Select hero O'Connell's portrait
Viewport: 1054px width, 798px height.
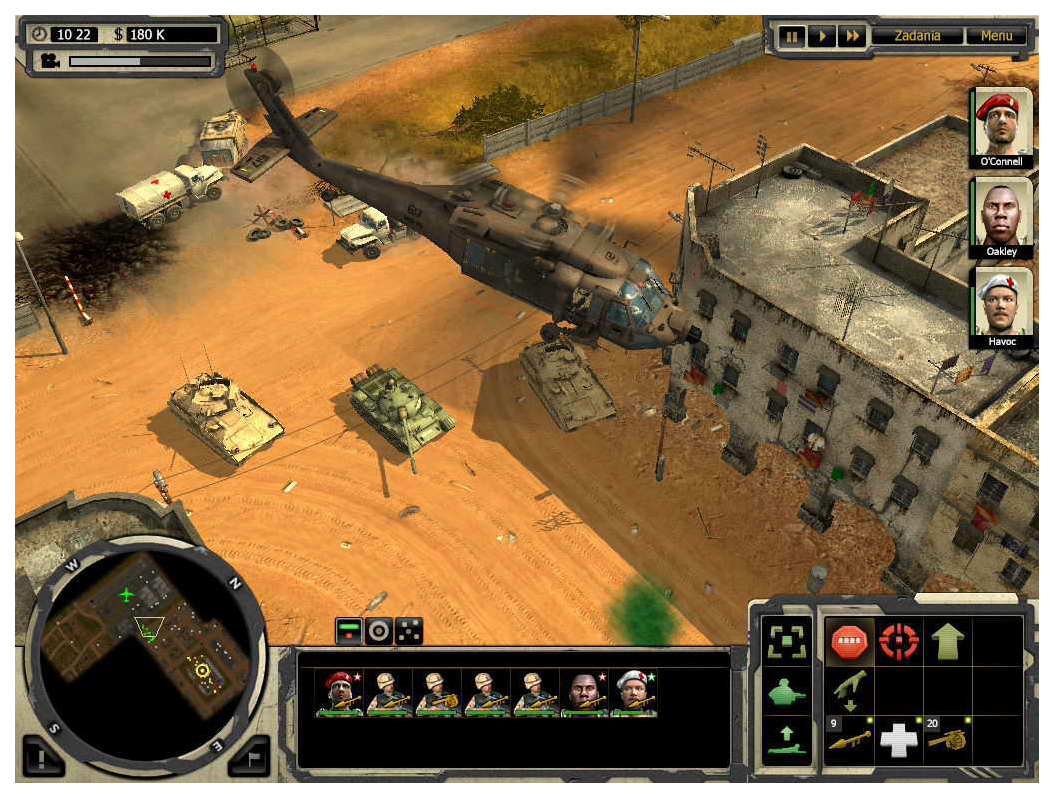click(x=1000, y=124)
